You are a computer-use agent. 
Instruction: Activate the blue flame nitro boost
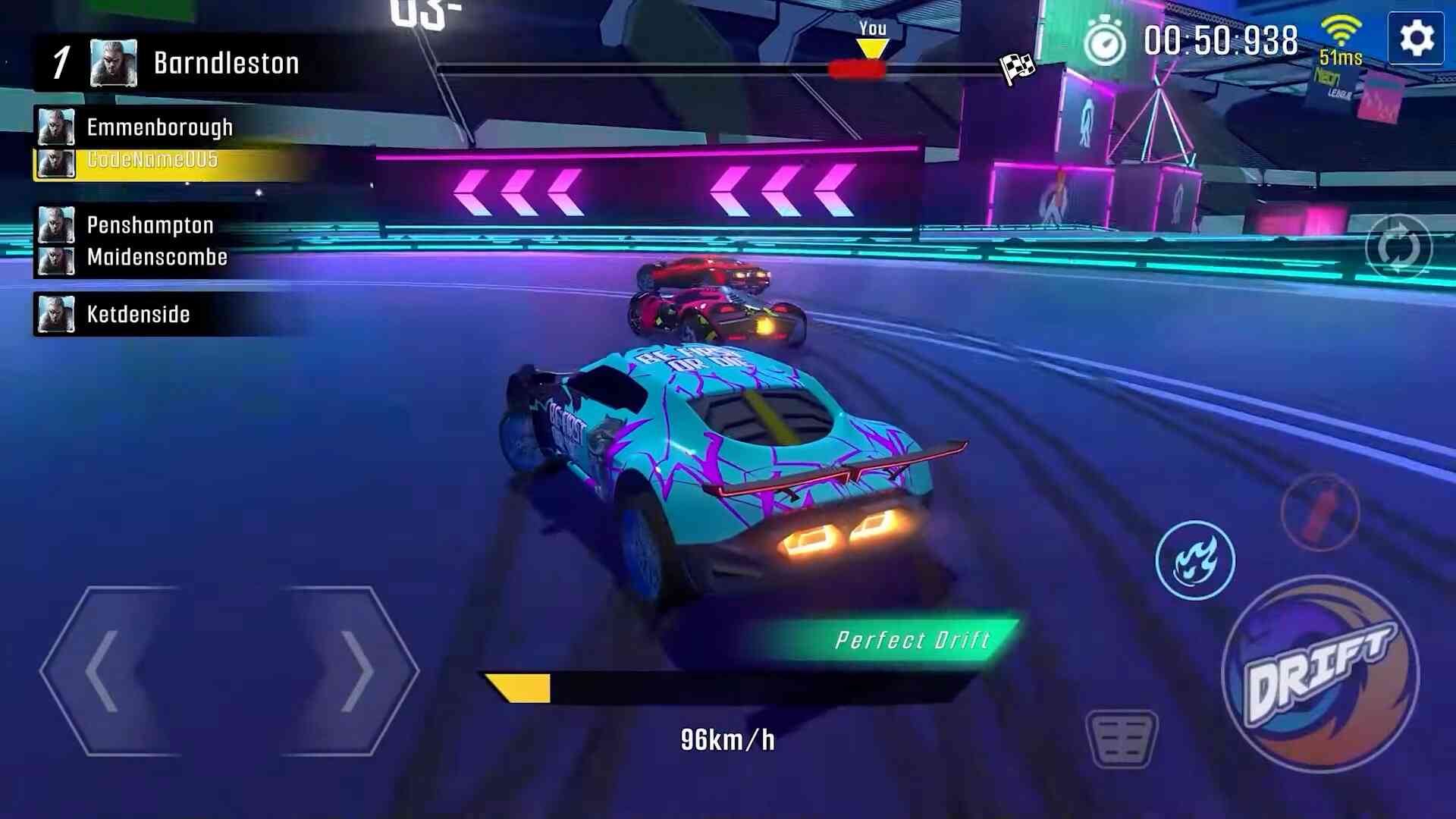pyautogui.click(x=1195, y=561)
